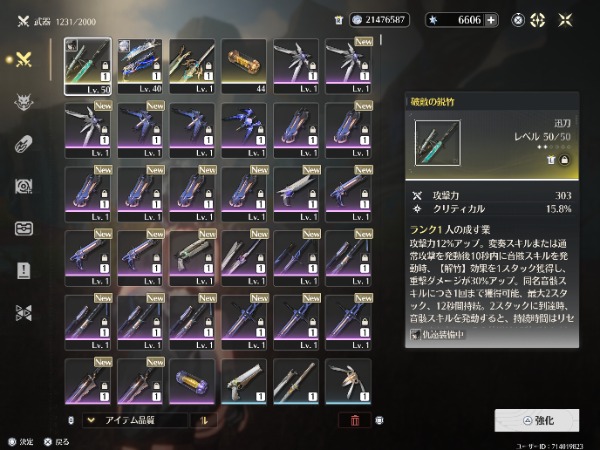Image resolution: width=600 pixels, height=450 pixels.
Task: Open the exclamation mark quest items tab
Action: tap(24, 270)
